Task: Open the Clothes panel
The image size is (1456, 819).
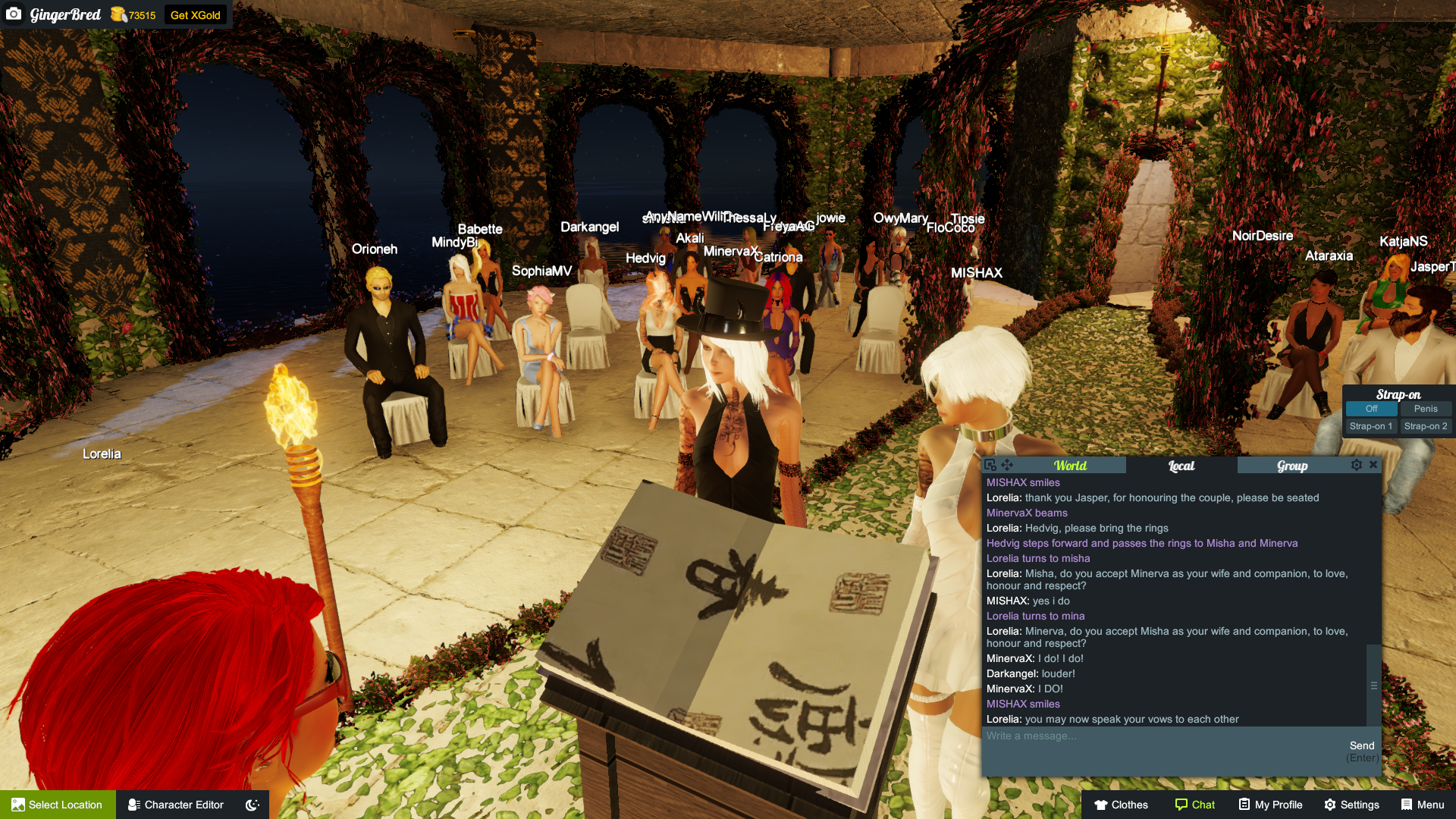Action: coord(1120,805)
